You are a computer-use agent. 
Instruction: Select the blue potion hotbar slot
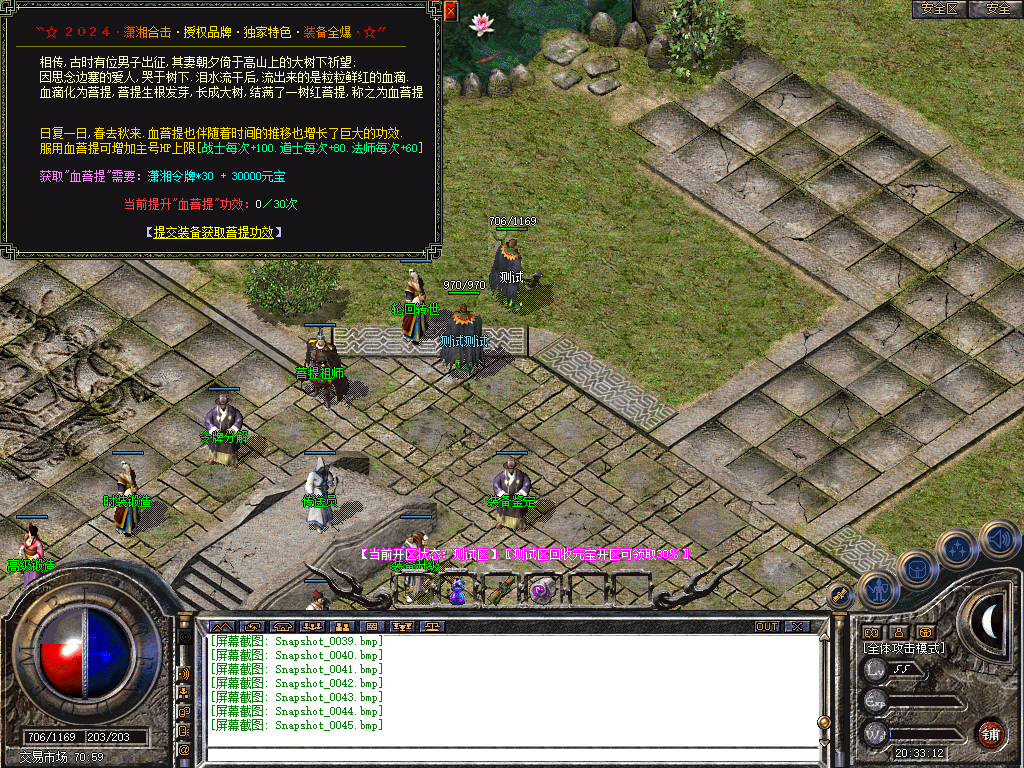pyautogui.click(x=459, y=590)
